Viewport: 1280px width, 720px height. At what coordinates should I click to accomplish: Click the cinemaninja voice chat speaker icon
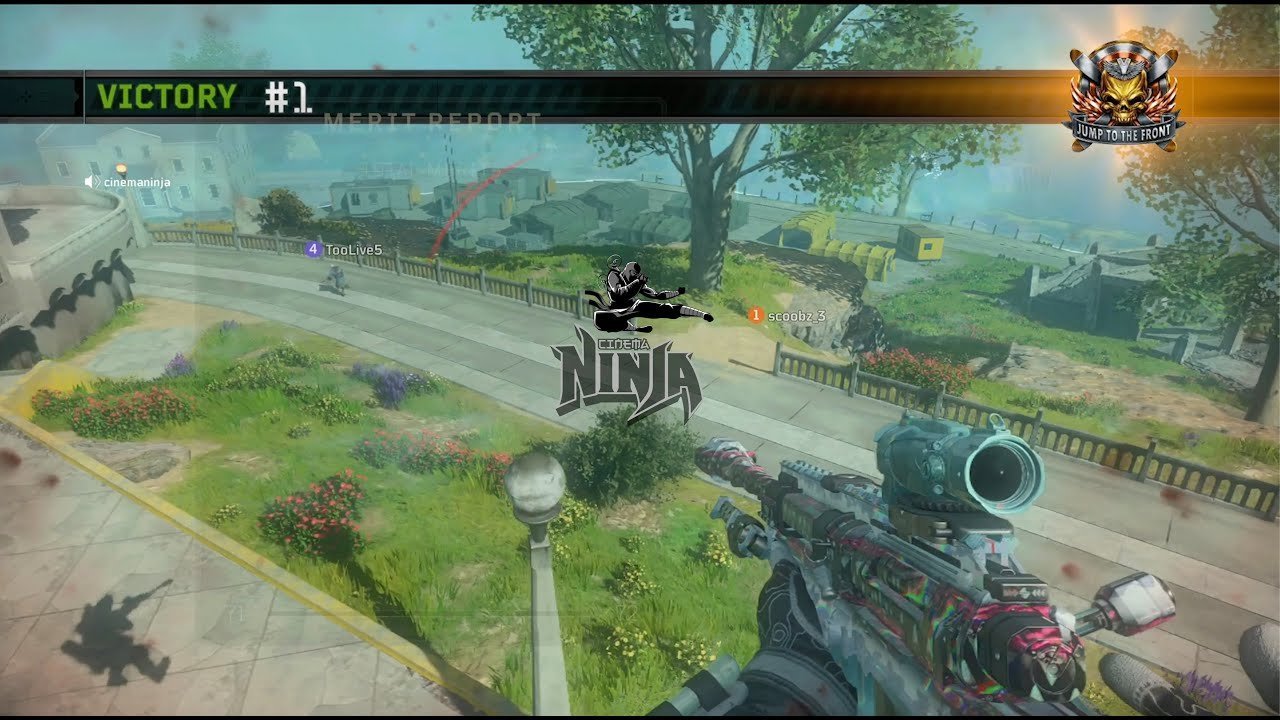point(91,182)
